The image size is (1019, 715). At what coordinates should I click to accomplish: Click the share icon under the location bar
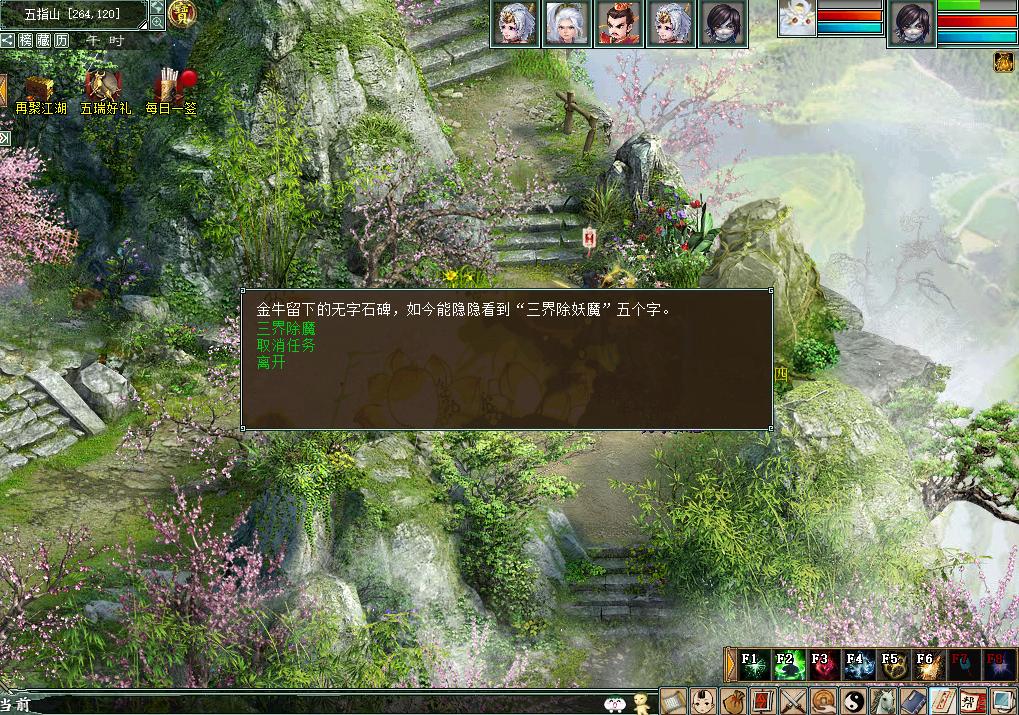pyautogui.click(x=7, y=40)
